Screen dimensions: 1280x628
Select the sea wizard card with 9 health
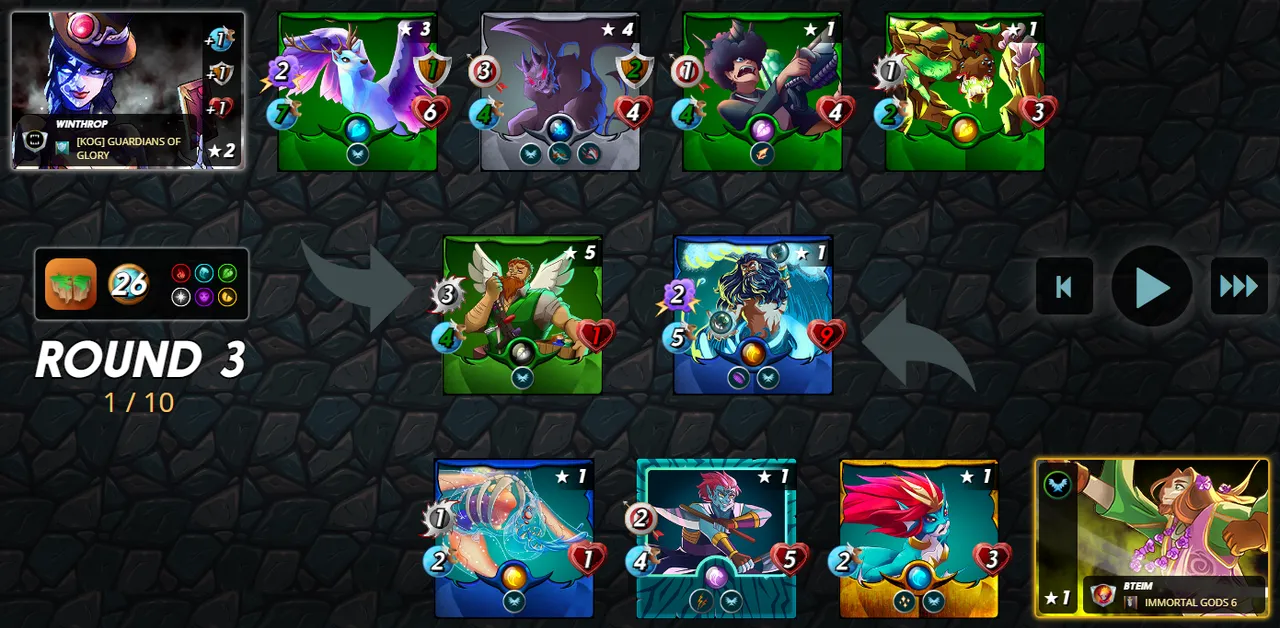coord(753,315)
